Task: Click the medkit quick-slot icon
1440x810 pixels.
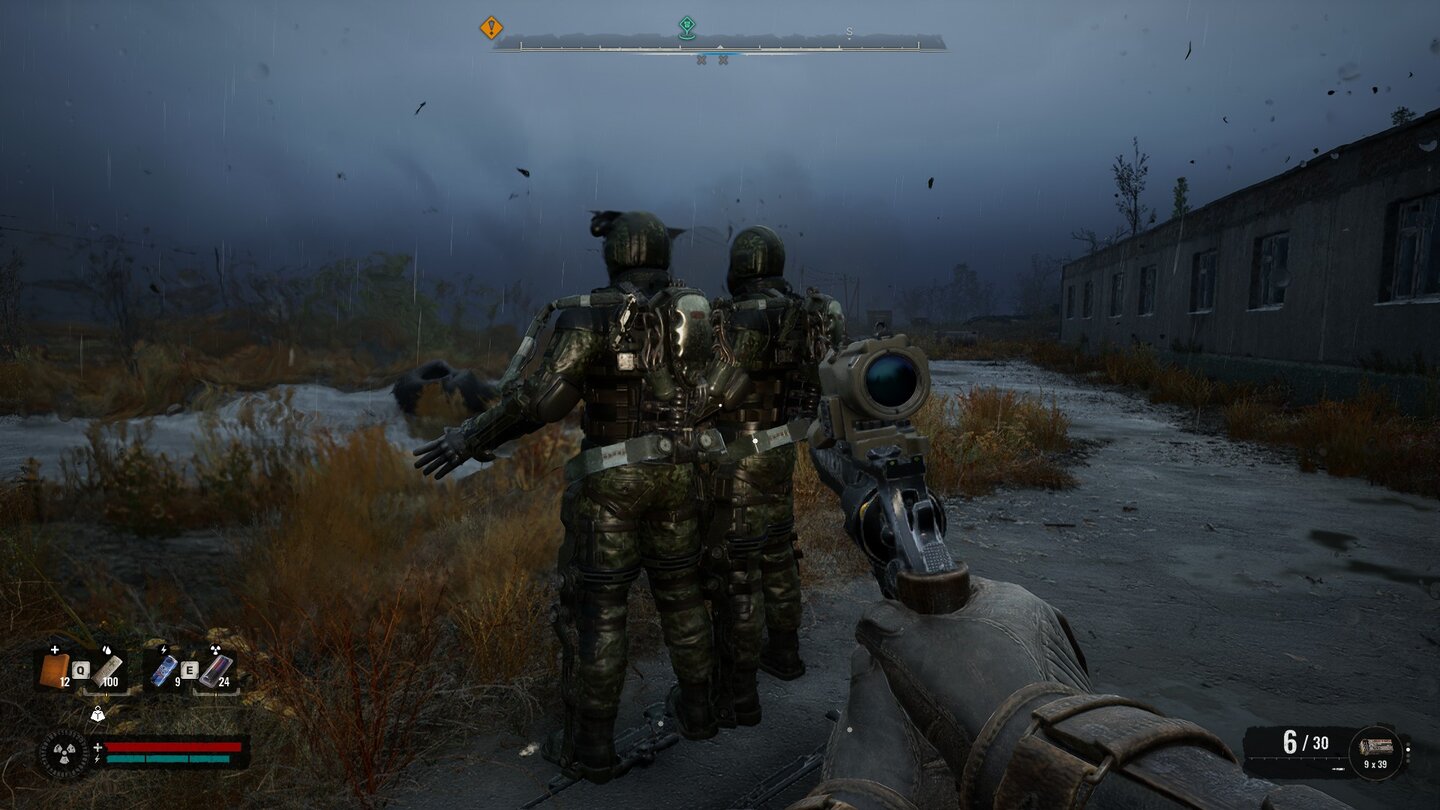Action: click(56, 668)
